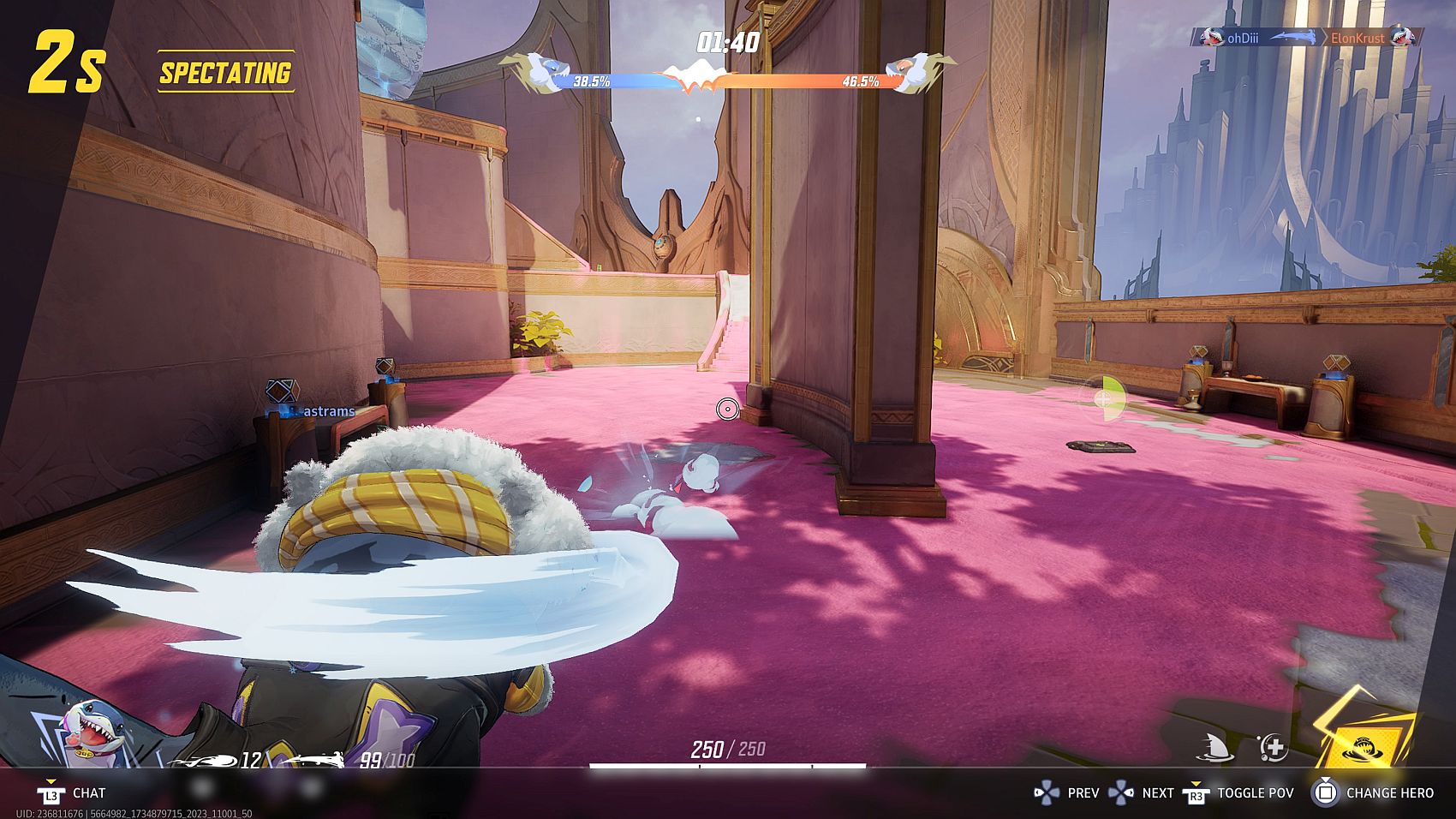The image size is (1456, 819).
Task: Switch view with Toggle POV label
Action: point(1255,793)
